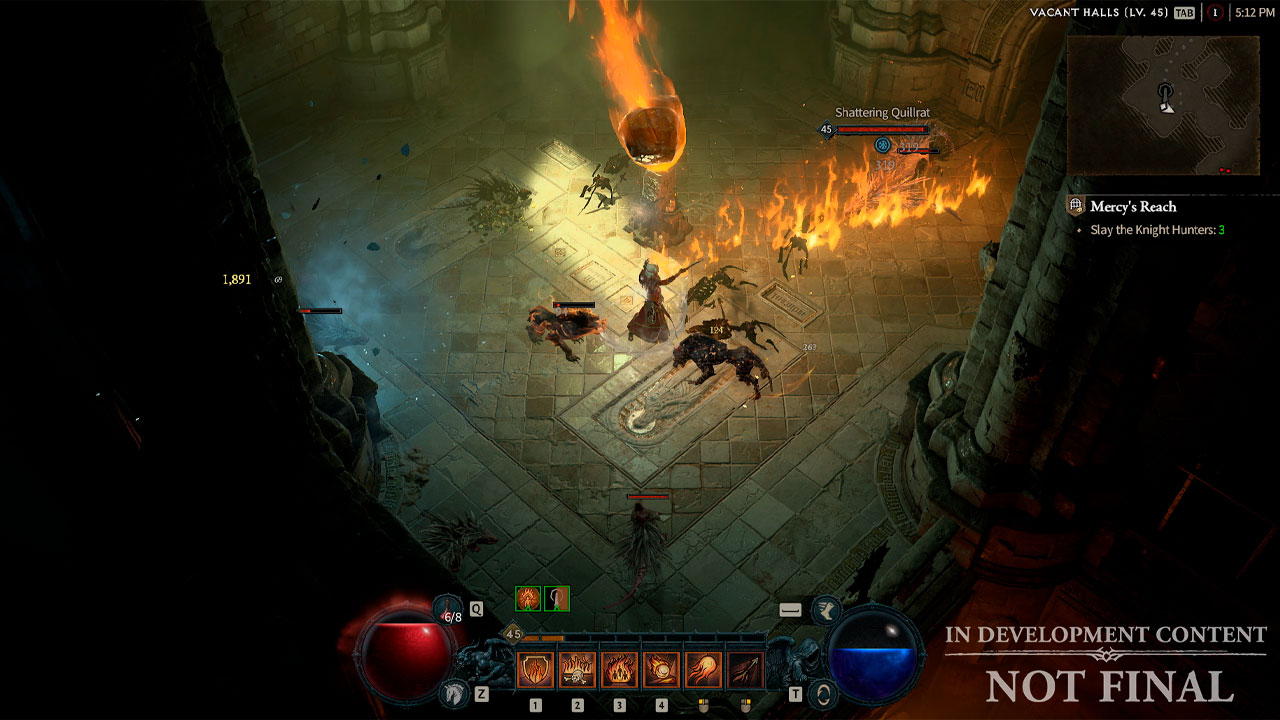
Task: Click the red circled notification icon
Action: pos(1215,13)
